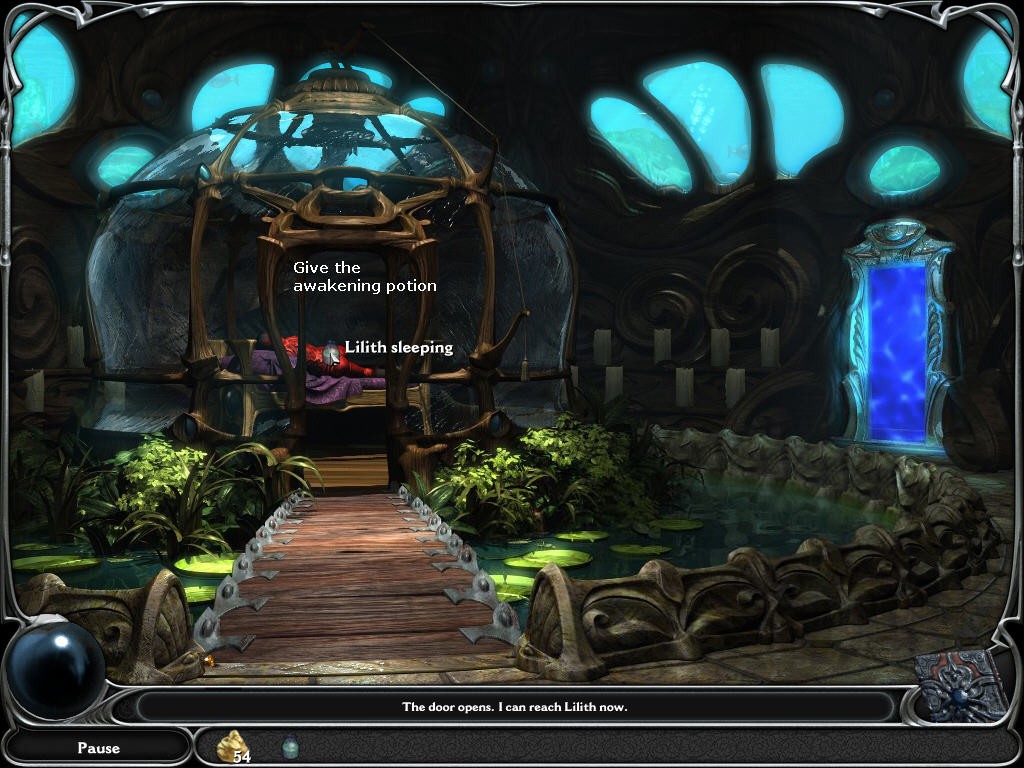1024x768 pixels.
Task: Pick the awakening potion bottle from inventory
Action: (x=290, y=746)
